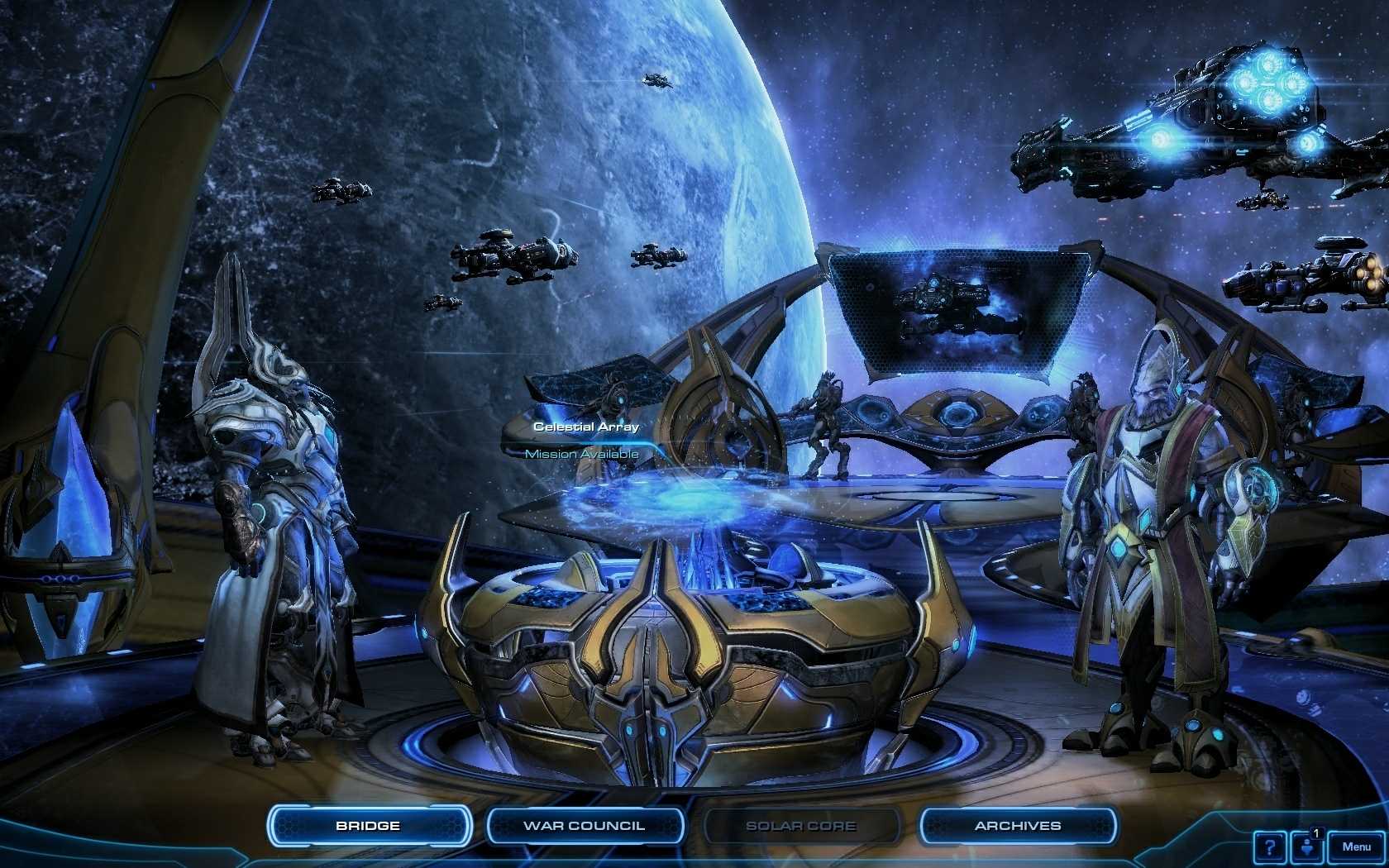Click the Mission Available label
The width and height of the screenshot is (1389, 868).
(584, 454)
